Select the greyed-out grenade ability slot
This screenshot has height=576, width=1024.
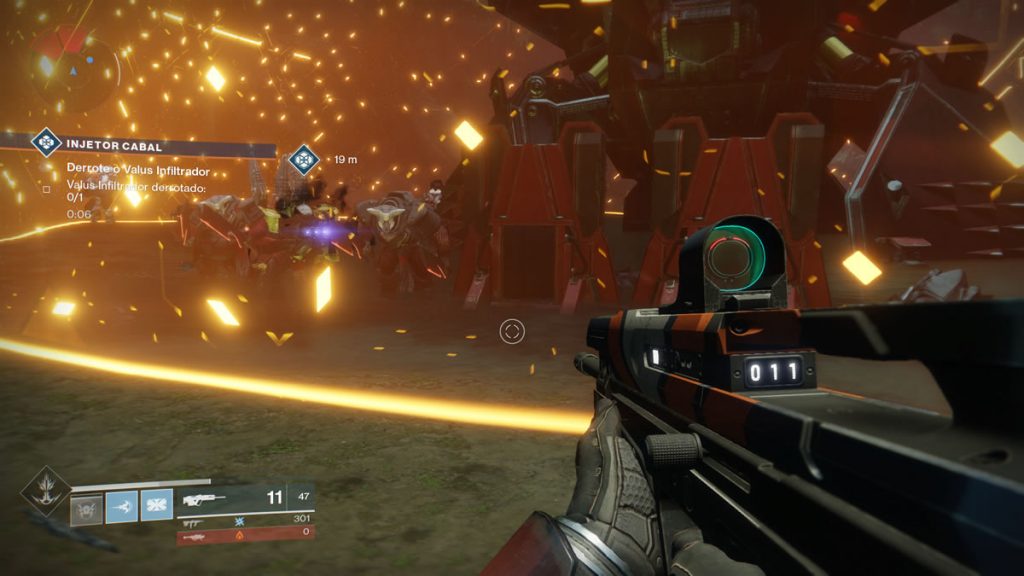click(87, 506)
